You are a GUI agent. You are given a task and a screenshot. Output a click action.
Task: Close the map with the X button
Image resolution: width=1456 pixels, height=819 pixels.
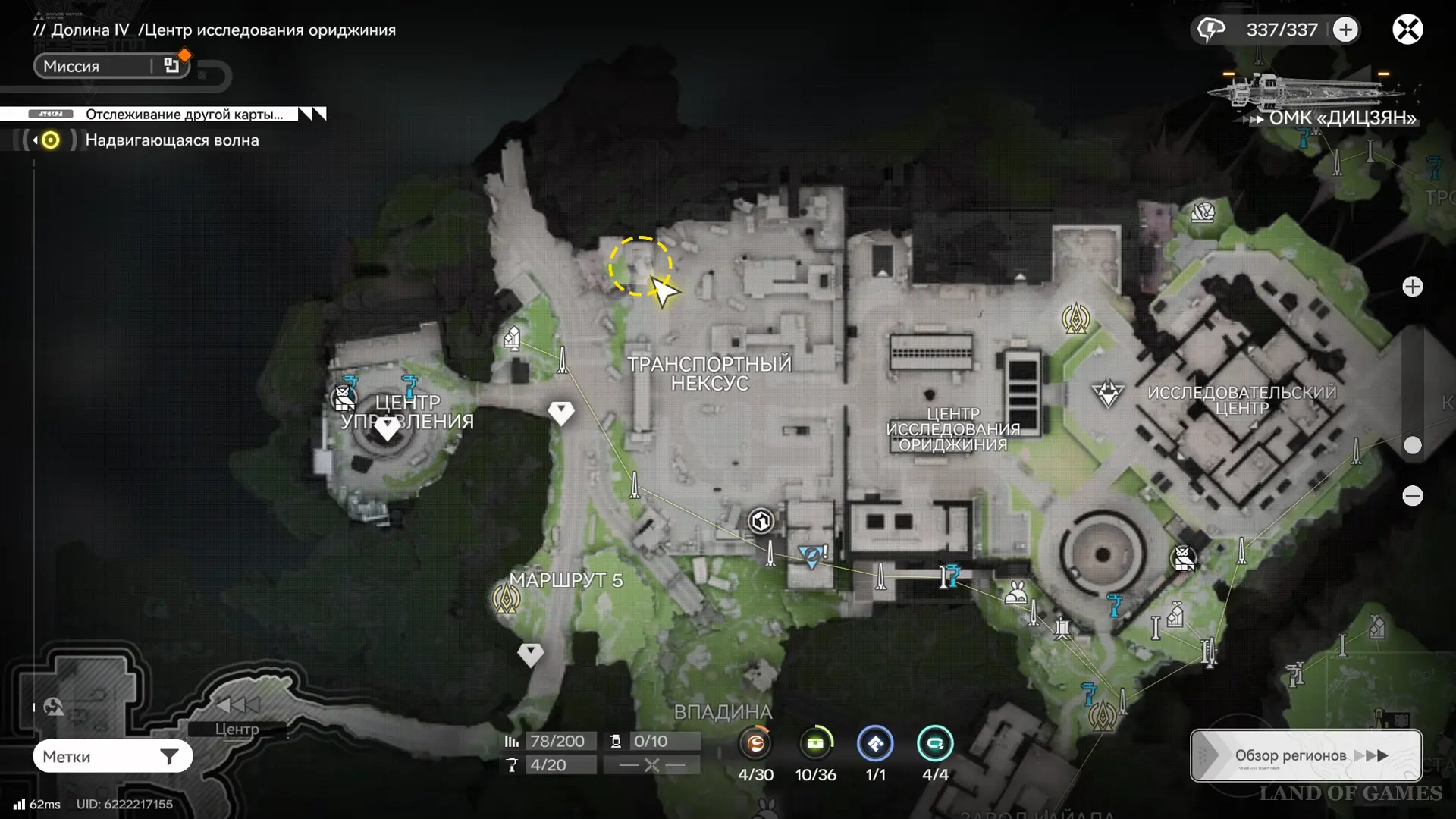[1407, 30]
